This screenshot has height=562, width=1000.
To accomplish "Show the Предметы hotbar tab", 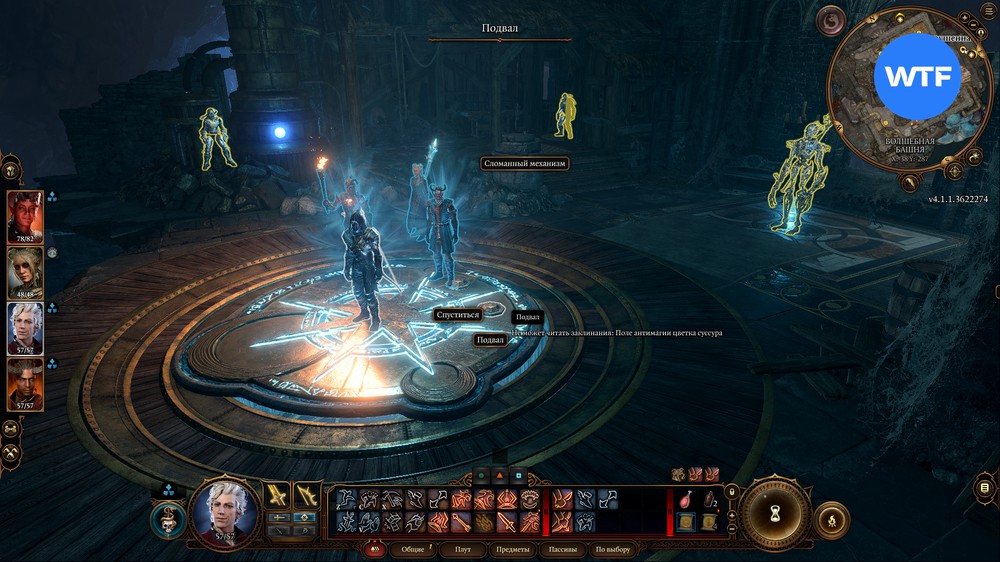I will pos(512,549).
